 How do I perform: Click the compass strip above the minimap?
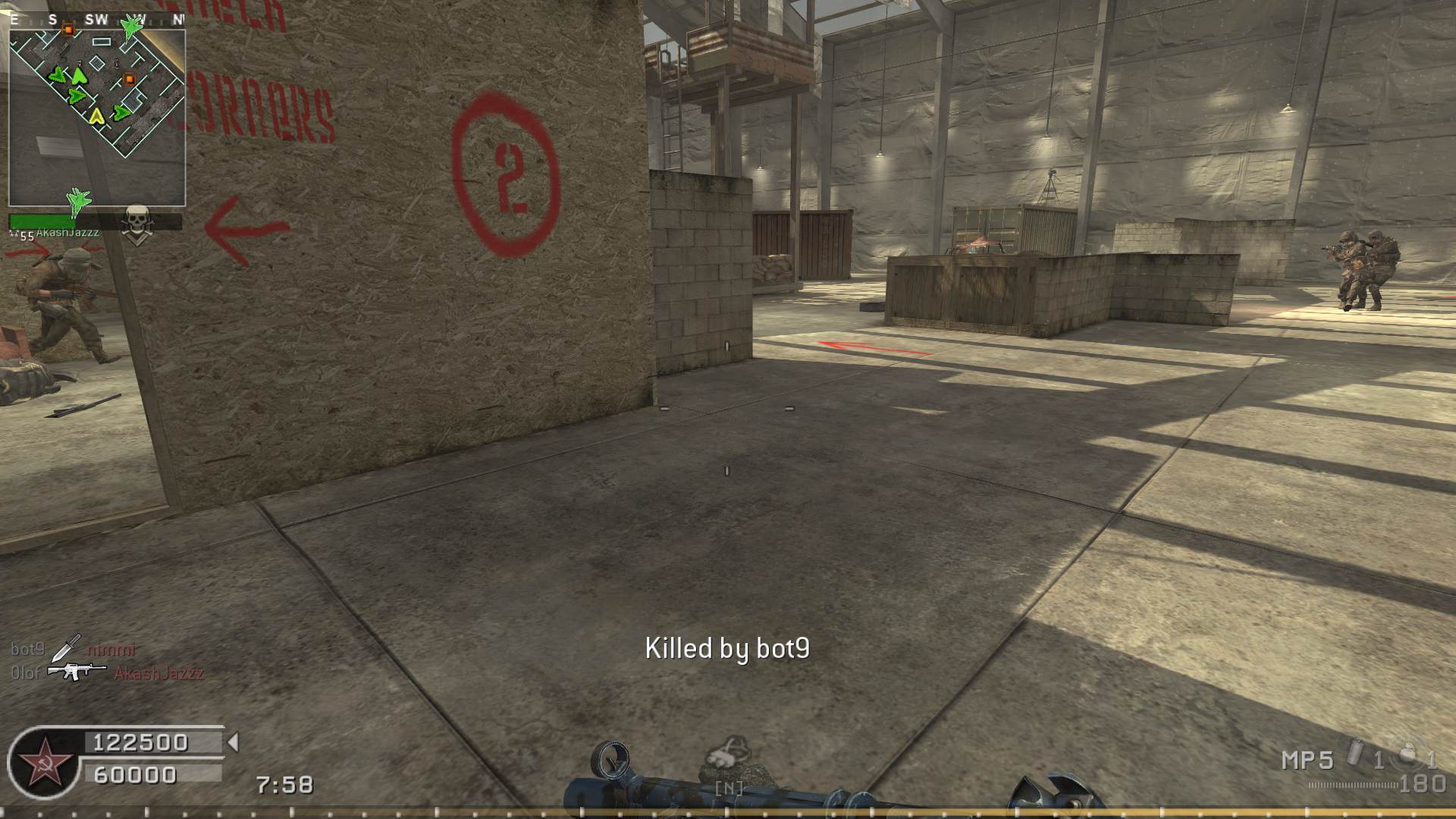click(97, 20)
